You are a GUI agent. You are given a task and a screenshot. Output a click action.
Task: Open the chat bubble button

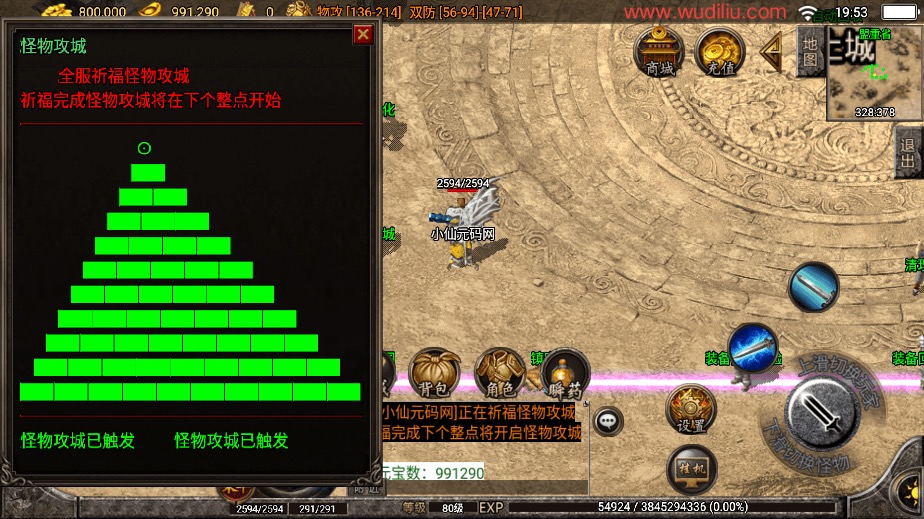(608, 420)
